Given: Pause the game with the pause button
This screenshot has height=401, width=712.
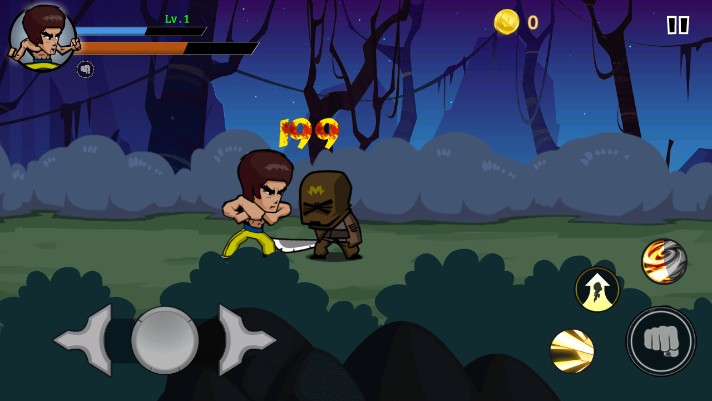Looking at the screenshot, I should point(677,25).
